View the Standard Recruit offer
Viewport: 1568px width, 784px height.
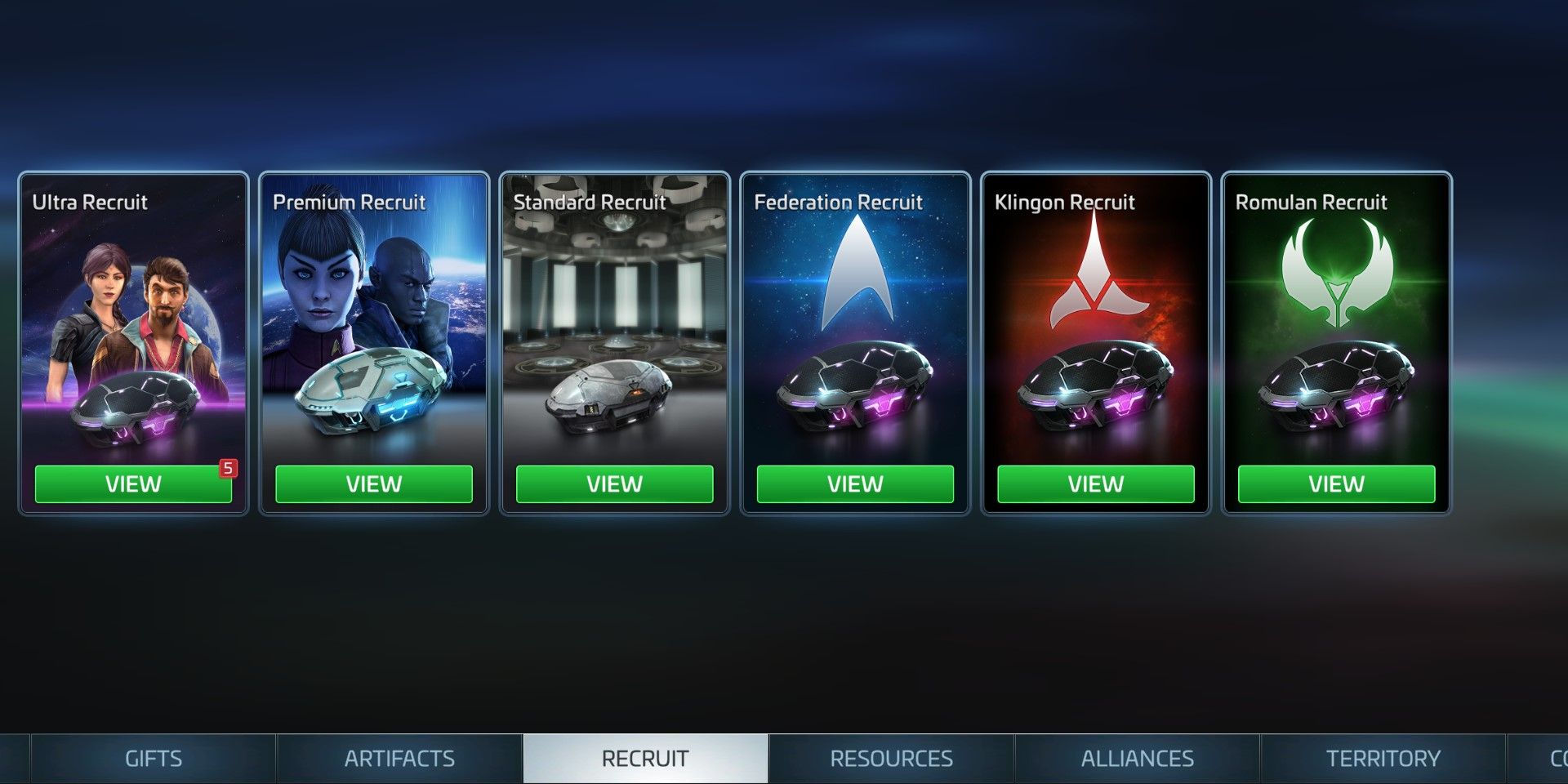pos(614,483)
